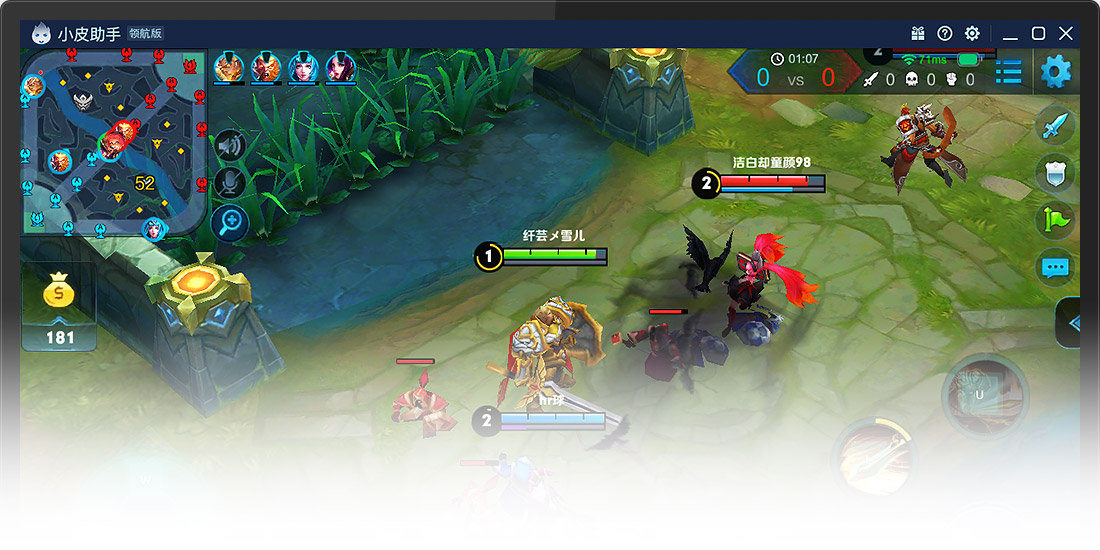Activate the skill marked U
This screenshot has height=550, width=1100.
pos(984,395)
